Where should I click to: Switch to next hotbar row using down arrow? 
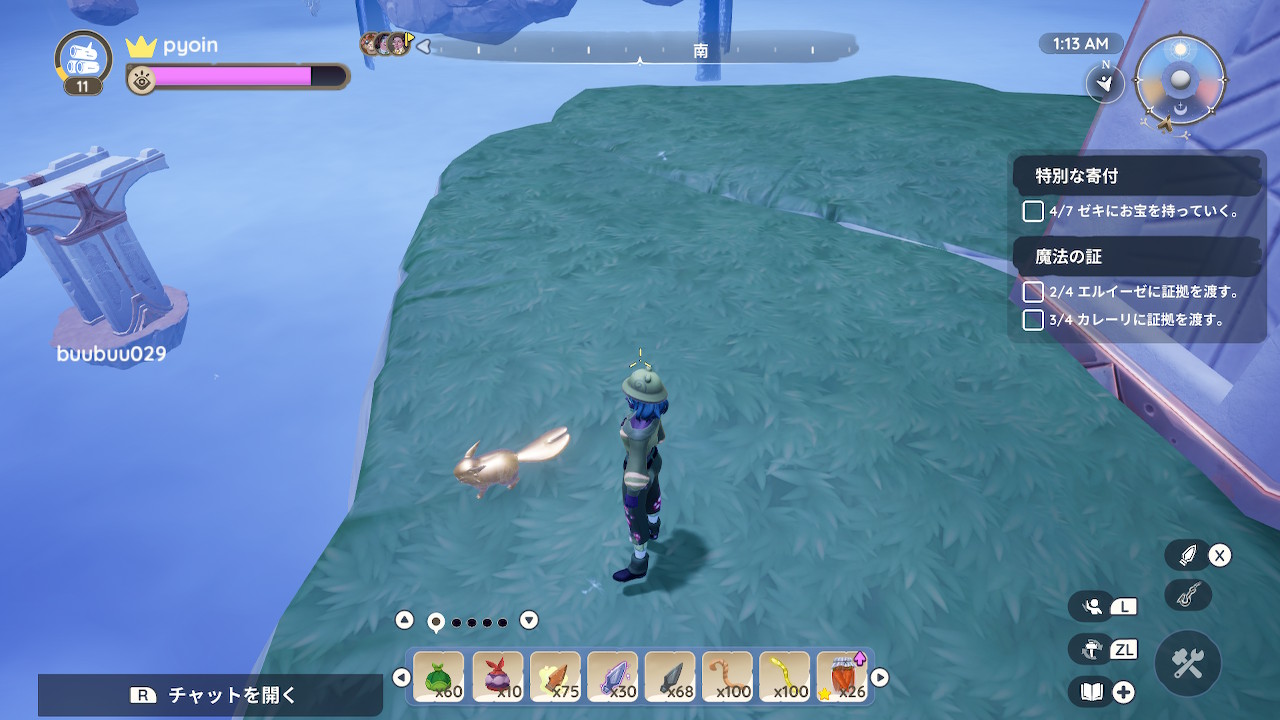(529, 620)
